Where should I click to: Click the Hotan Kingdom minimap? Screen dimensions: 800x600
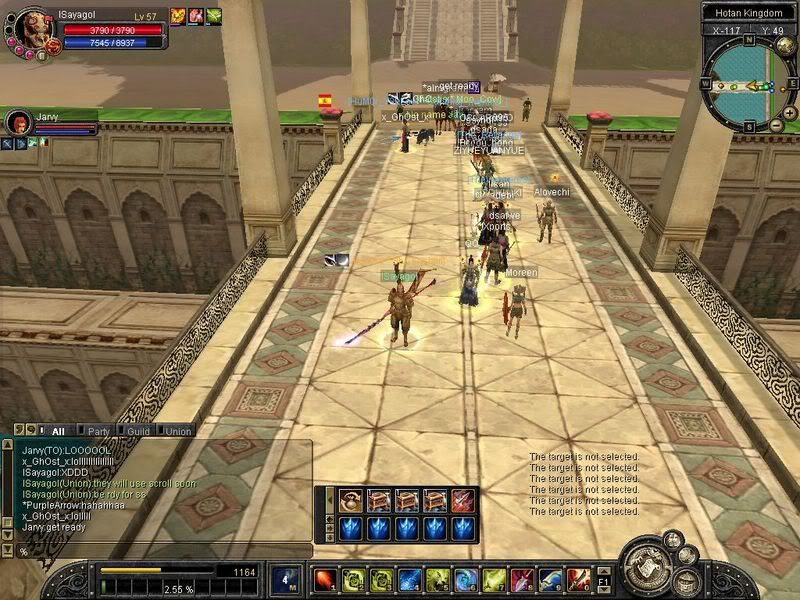pos(746,85)
